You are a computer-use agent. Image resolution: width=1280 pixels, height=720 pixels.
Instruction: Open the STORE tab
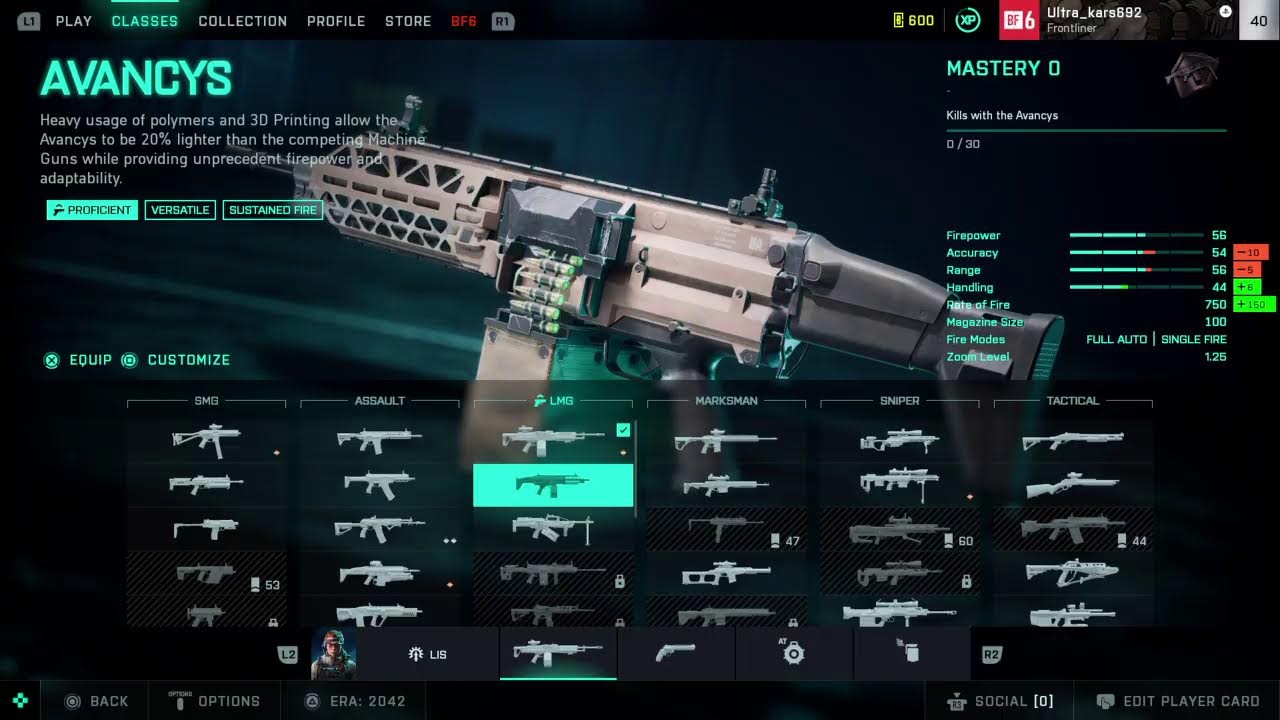pos(408,21)
